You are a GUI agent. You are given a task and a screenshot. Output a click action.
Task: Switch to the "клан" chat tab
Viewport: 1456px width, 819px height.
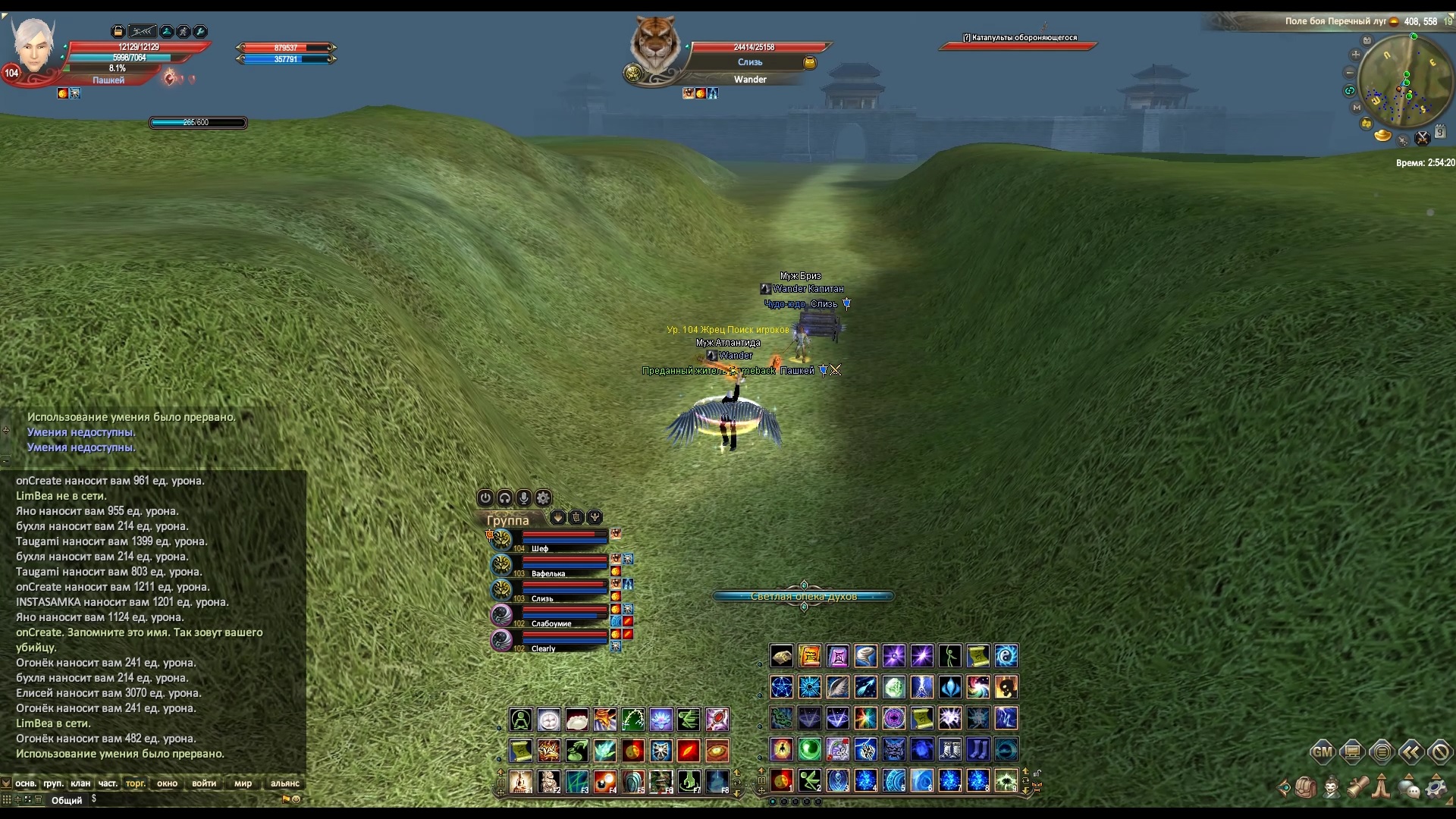click(x=80, y=783)
